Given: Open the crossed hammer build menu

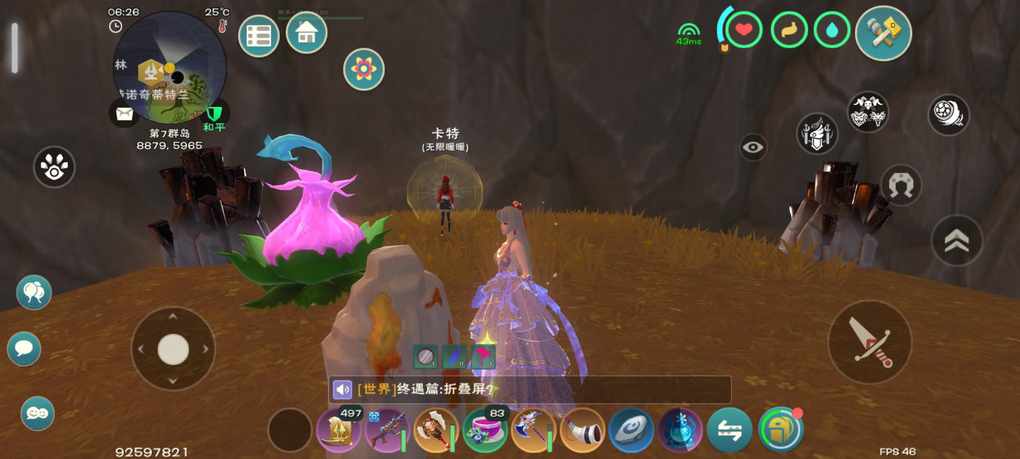Looking at the screenshot, I should coord(883,33).
